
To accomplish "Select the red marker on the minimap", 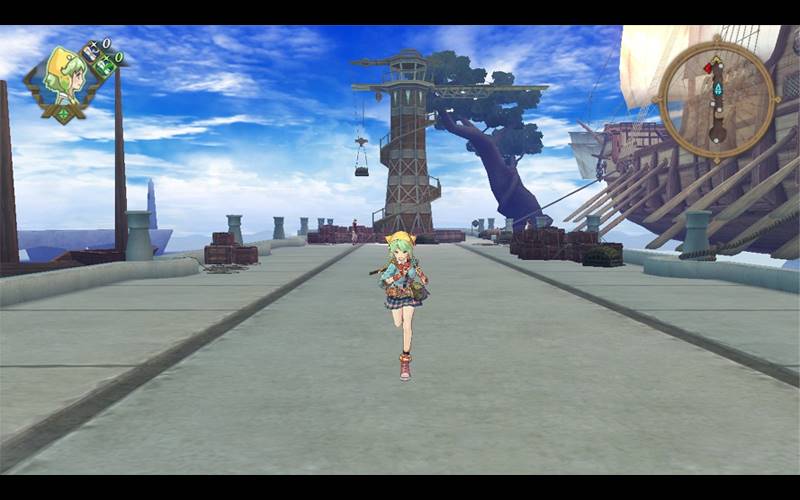I will 708,68.
